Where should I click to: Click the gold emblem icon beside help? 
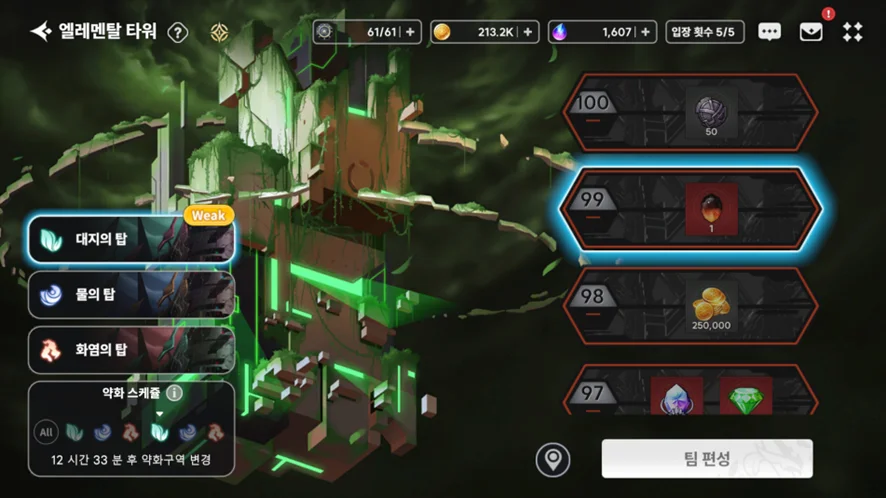[220, 32]
